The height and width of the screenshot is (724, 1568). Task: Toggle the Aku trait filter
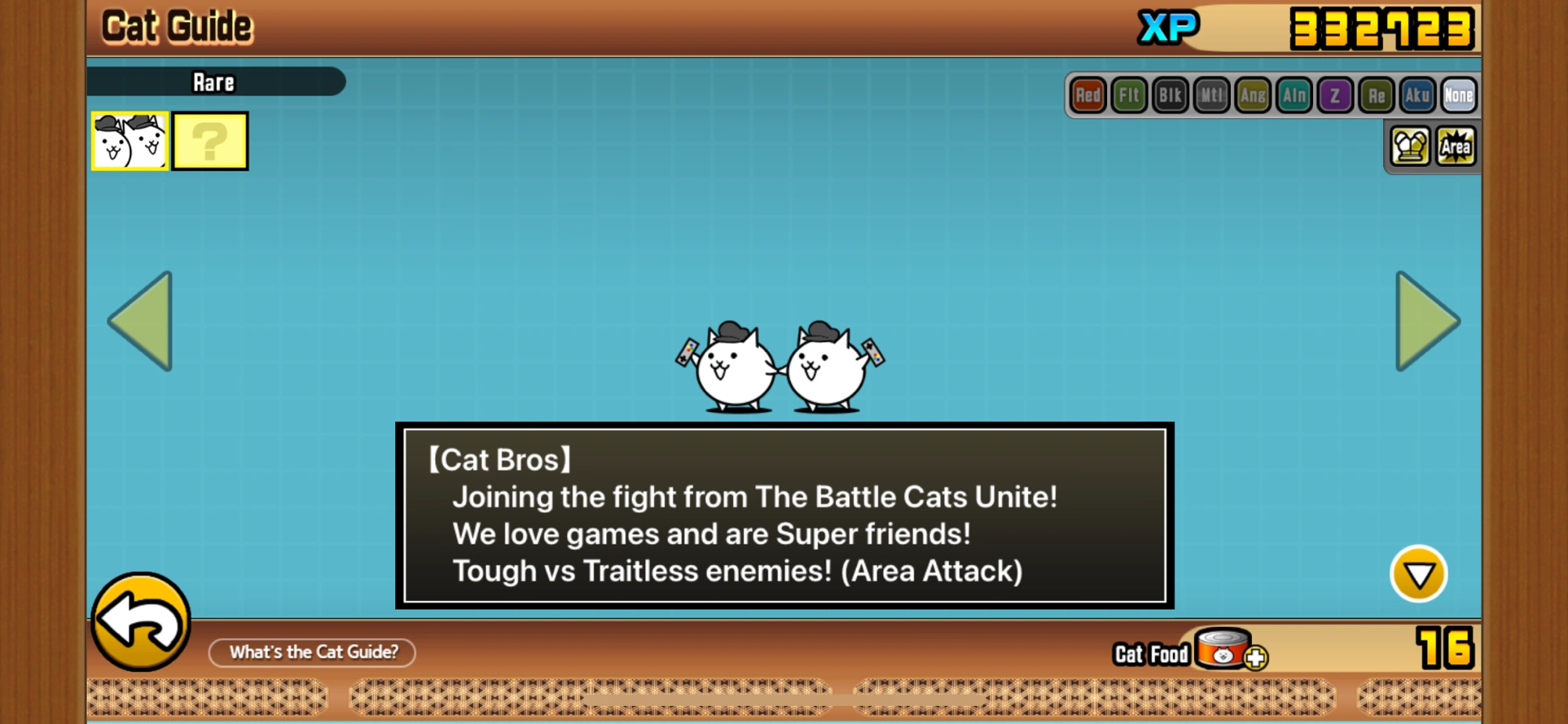pos(1416,96)
